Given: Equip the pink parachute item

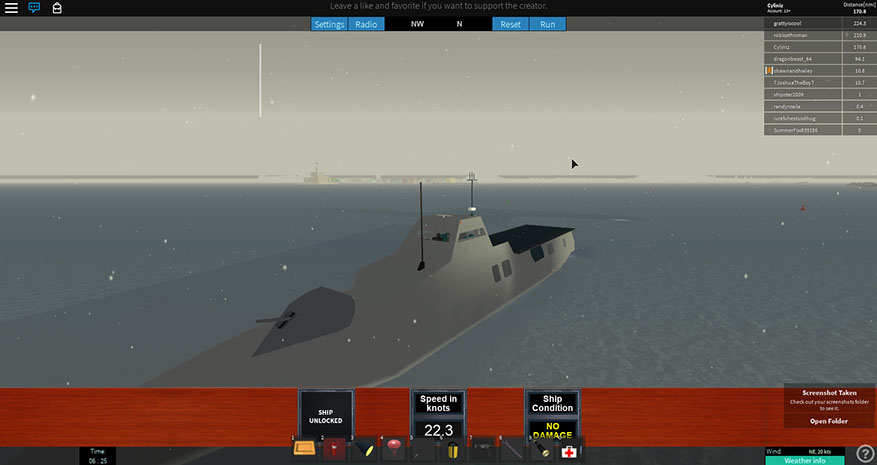Looking at the screenshot, I should point(393,450).
